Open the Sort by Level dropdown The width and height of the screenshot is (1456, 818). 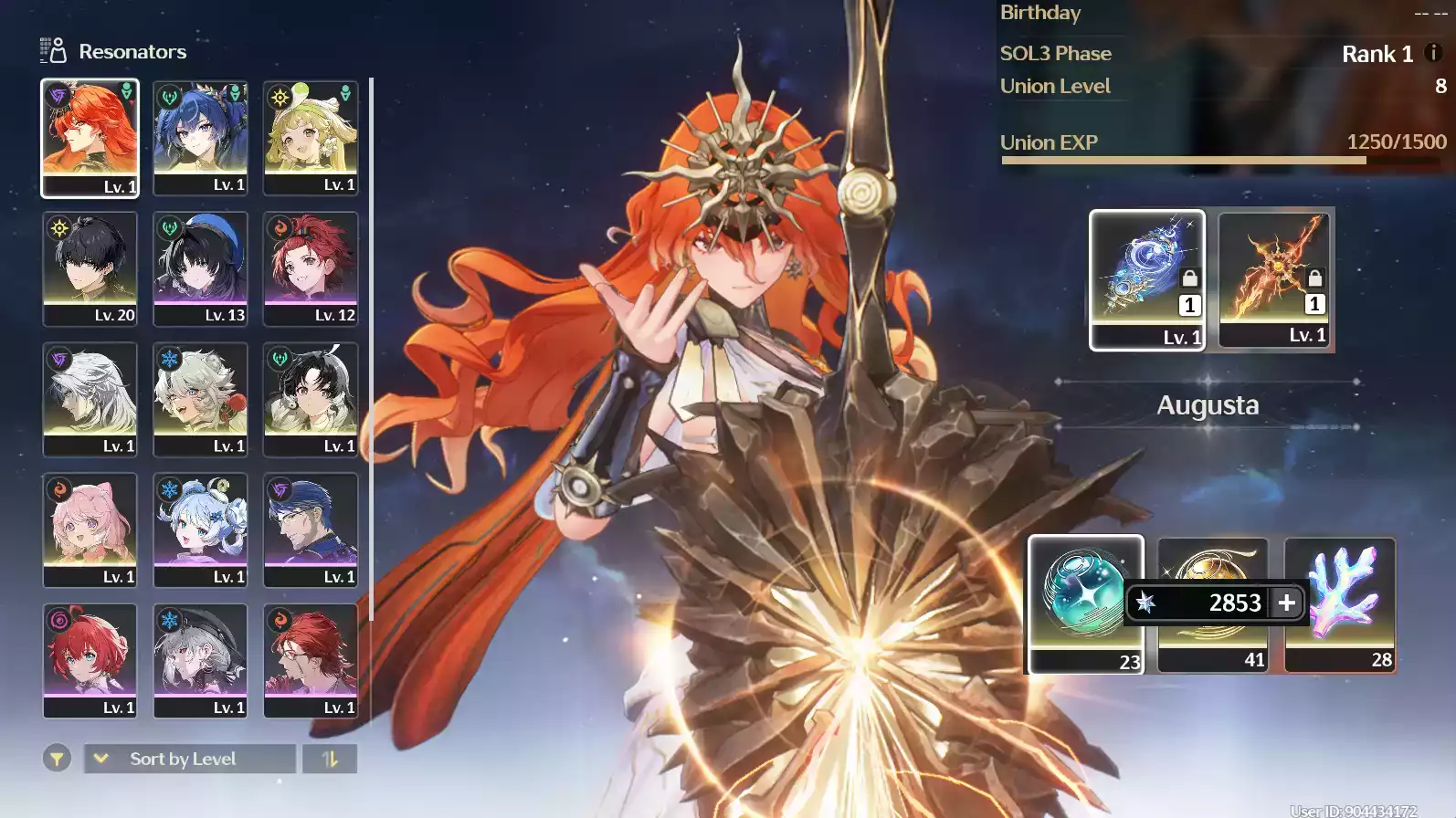click(x=190, y=759)
